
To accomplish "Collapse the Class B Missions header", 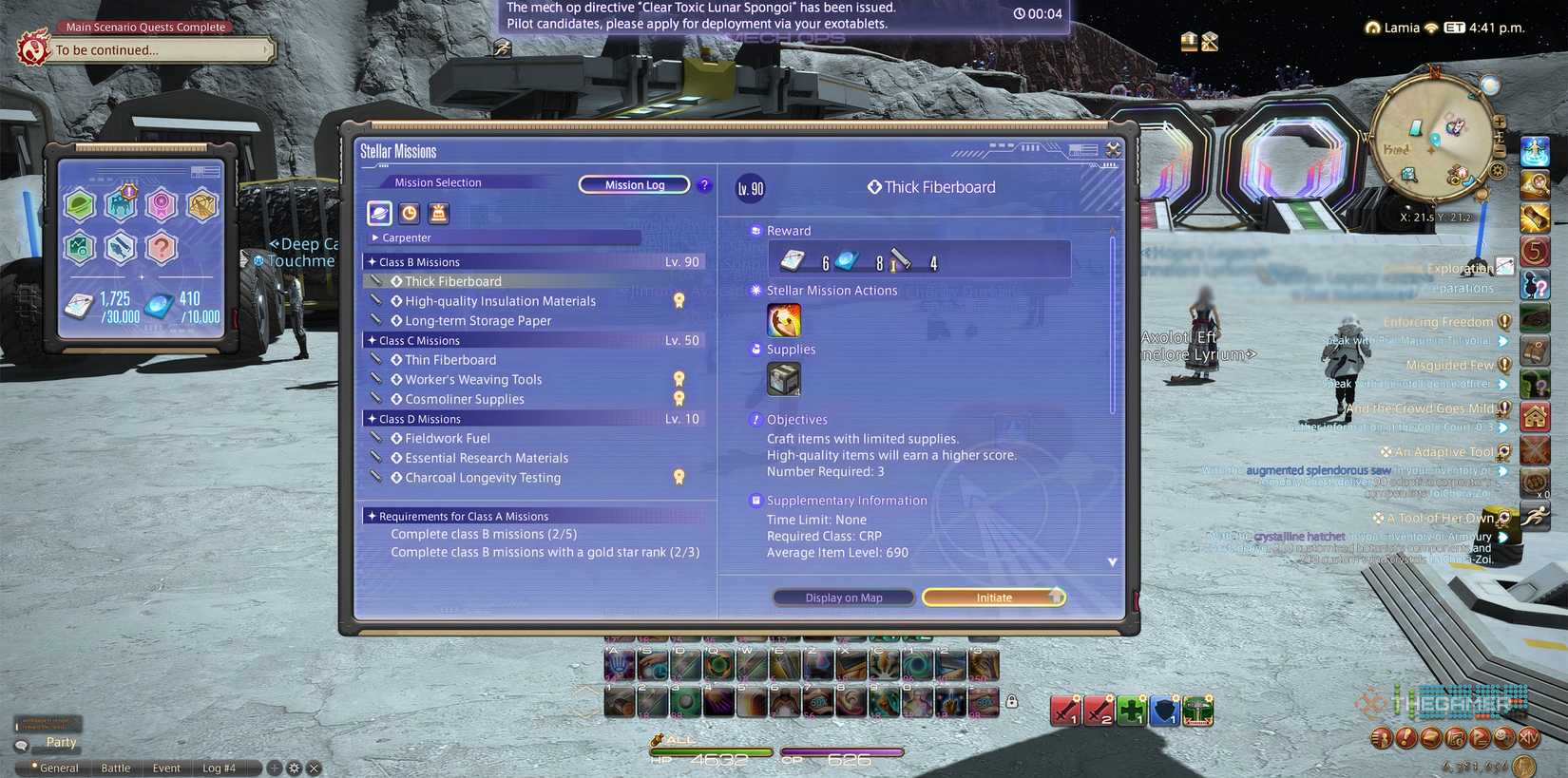I will click(x=418, y=261).
